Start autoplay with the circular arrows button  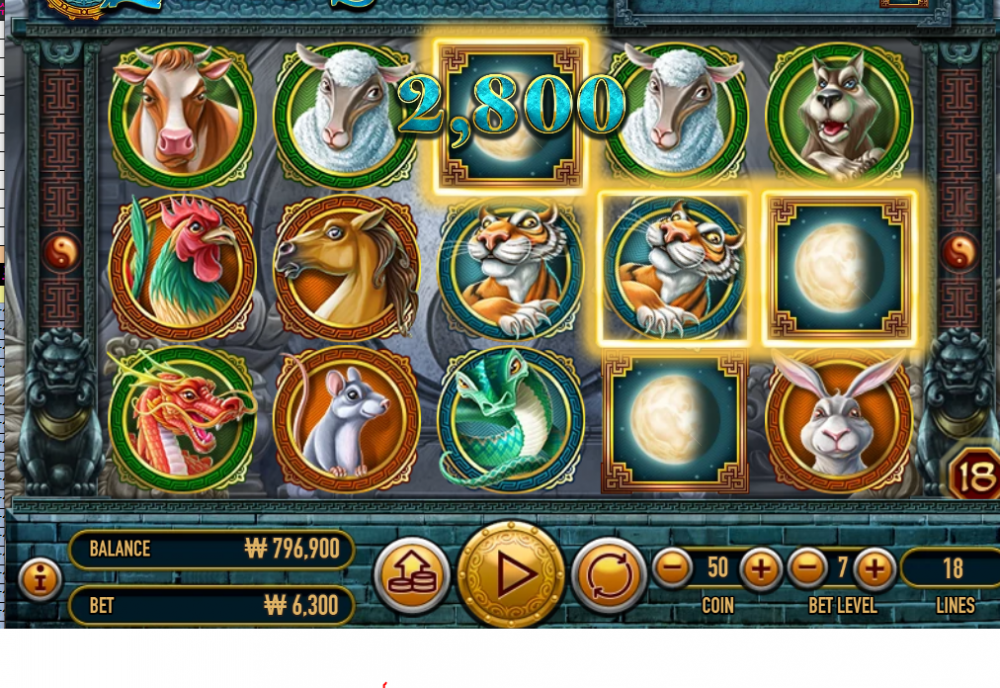[609, 575]
